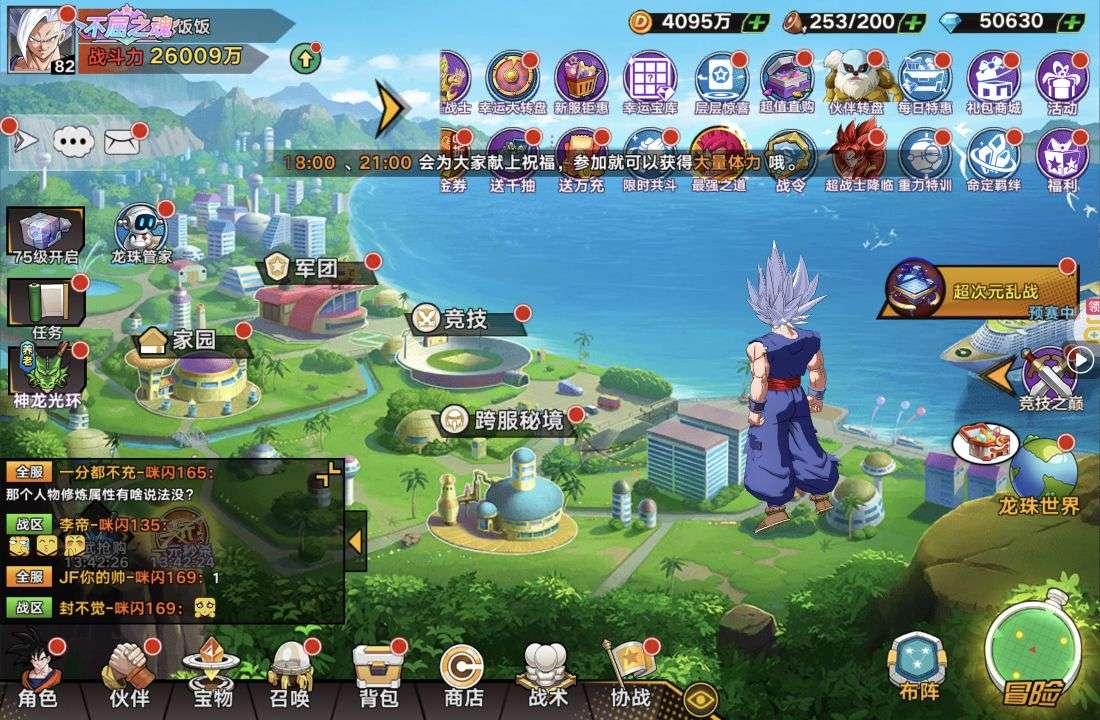Open 幸运大转盘 lucky wheel event

(x=512, y=82)
